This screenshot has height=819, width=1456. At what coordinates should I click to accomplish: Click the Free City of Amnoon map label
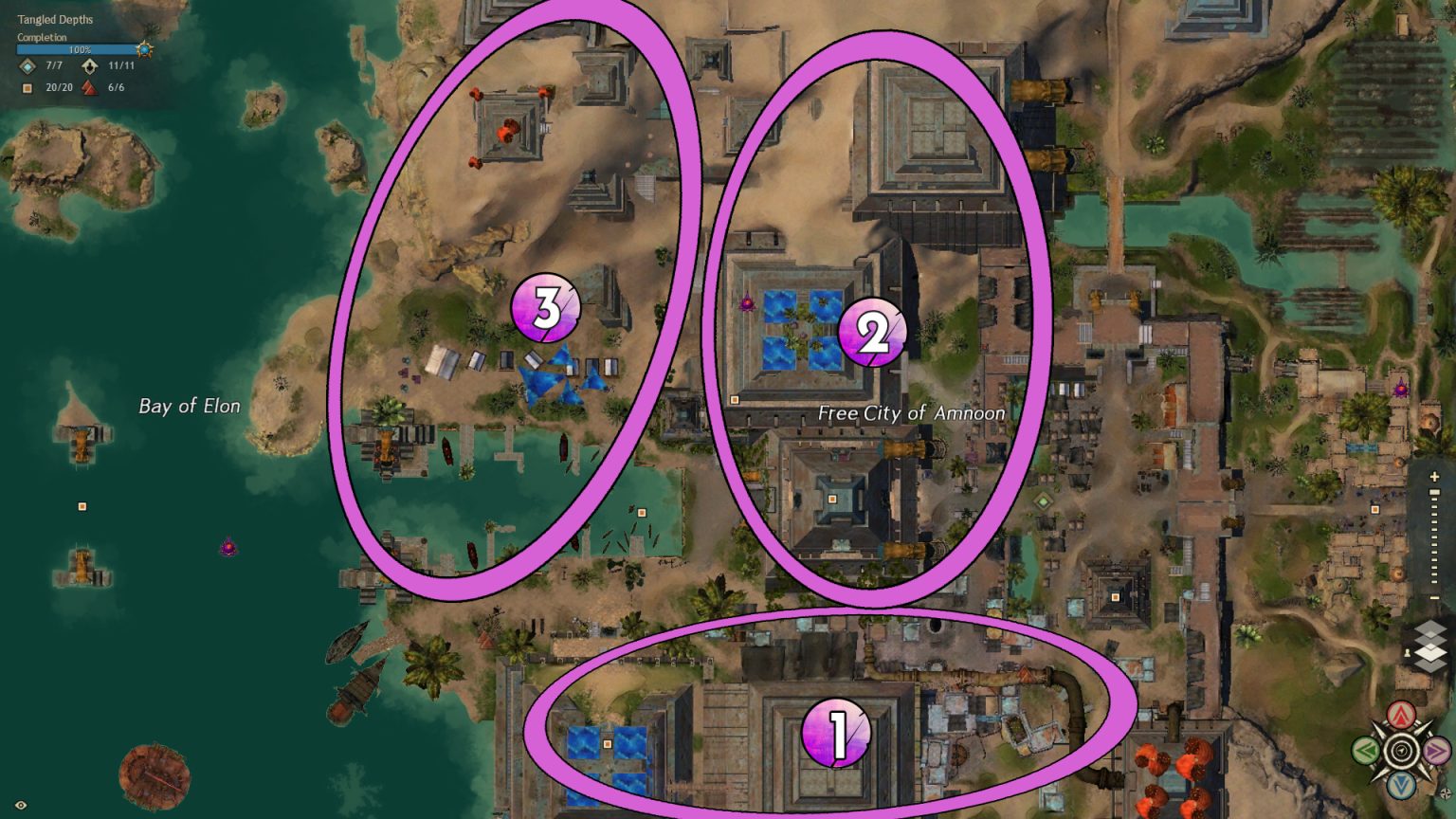pos(912,414)
